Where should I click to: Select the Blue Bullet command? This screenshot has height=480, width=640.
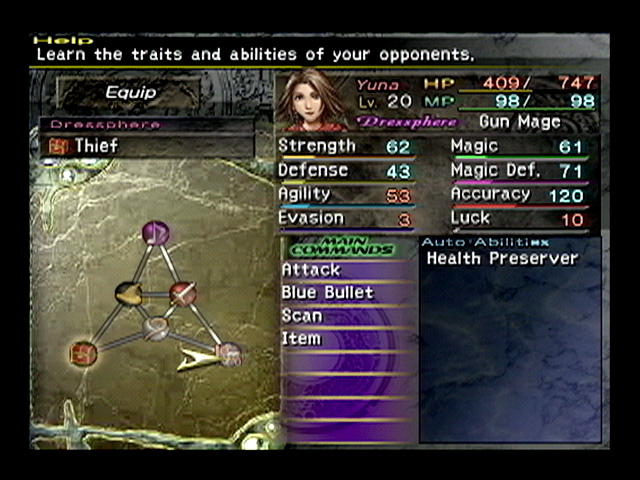click(327, 293)
